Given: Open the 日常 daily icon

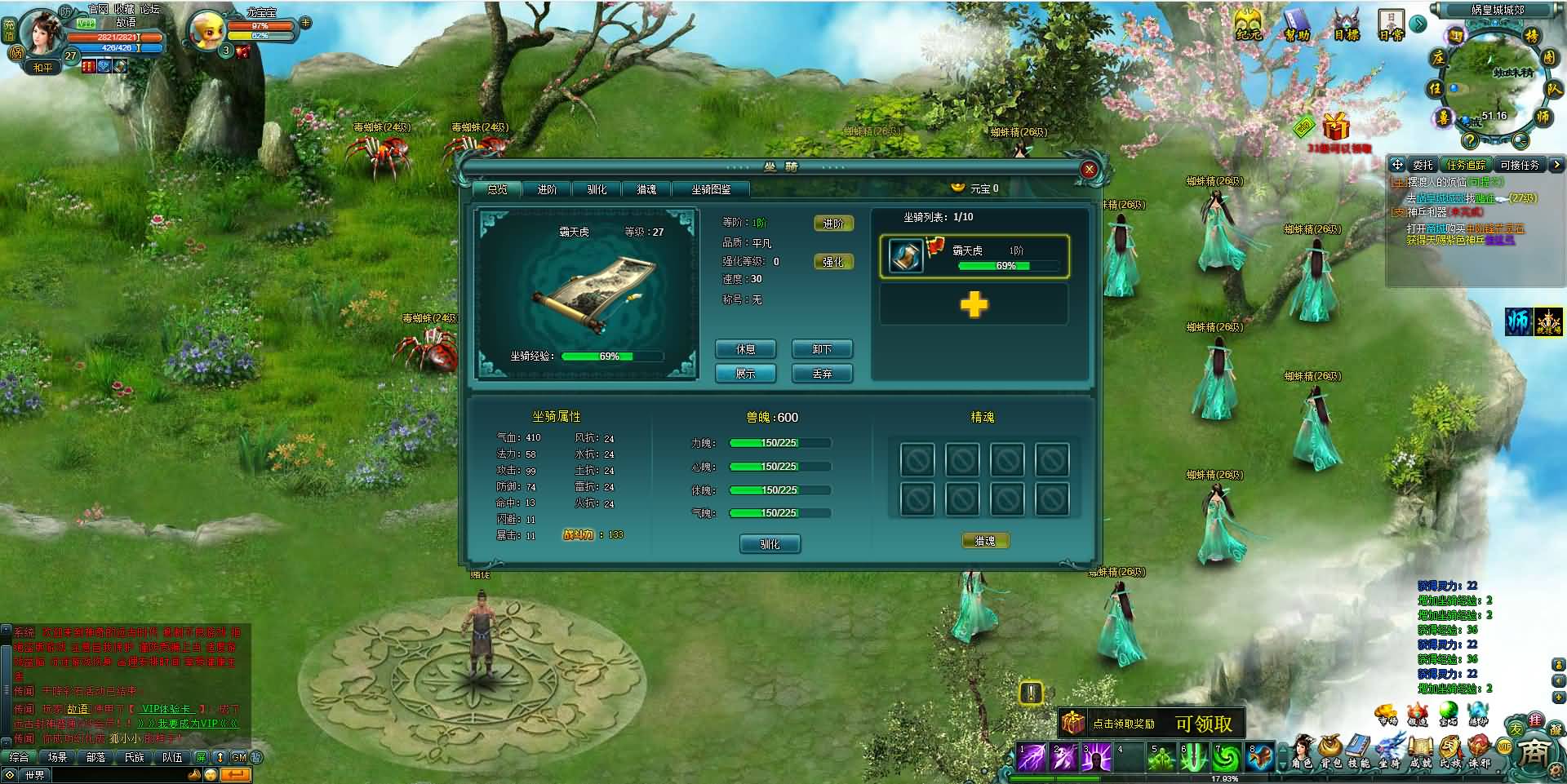Looking at the screenshot, I should pos(1391,24).
